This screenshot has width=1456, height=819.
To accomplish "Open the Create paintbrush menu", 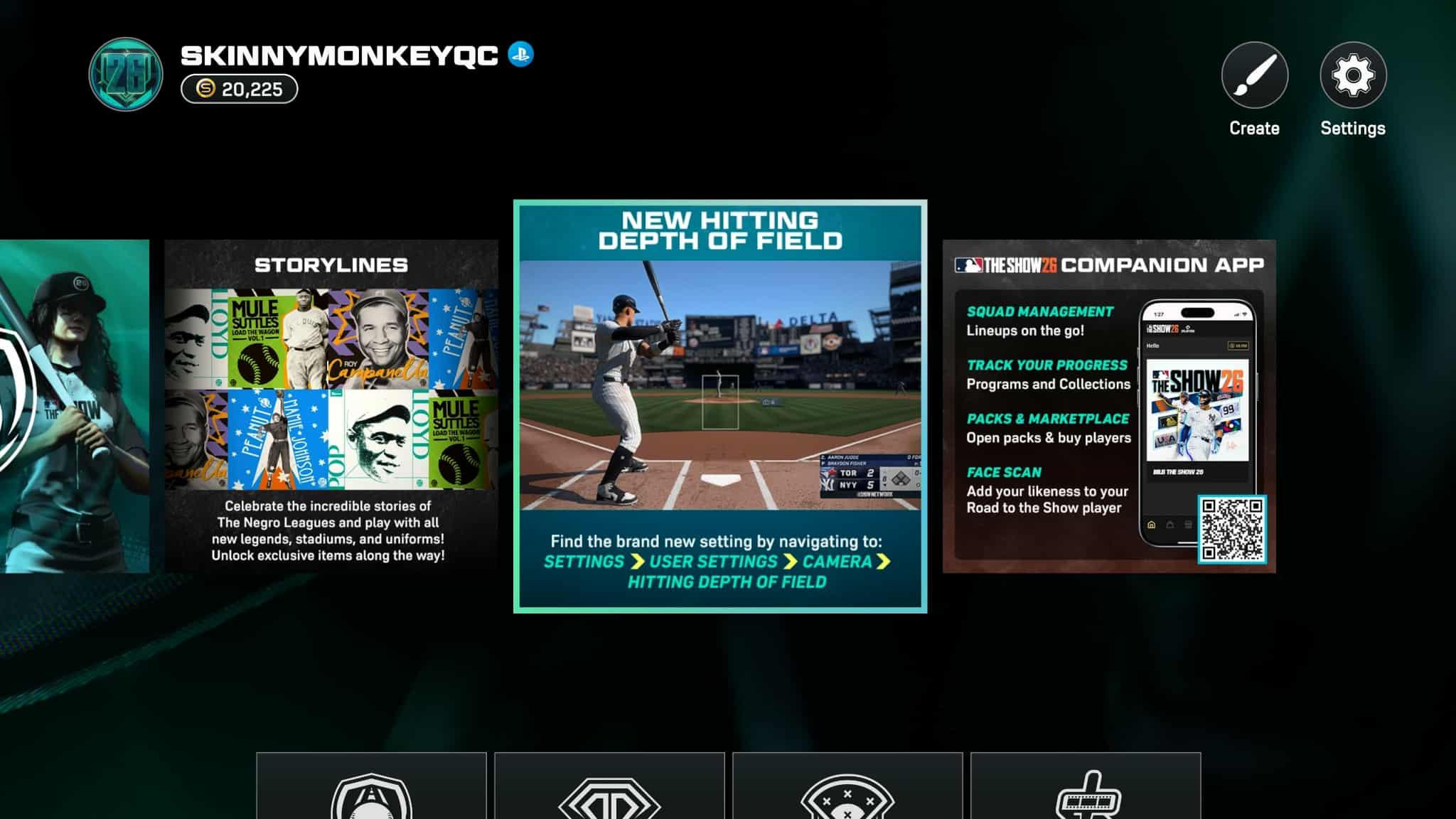I will click(x=1254, y=75).
